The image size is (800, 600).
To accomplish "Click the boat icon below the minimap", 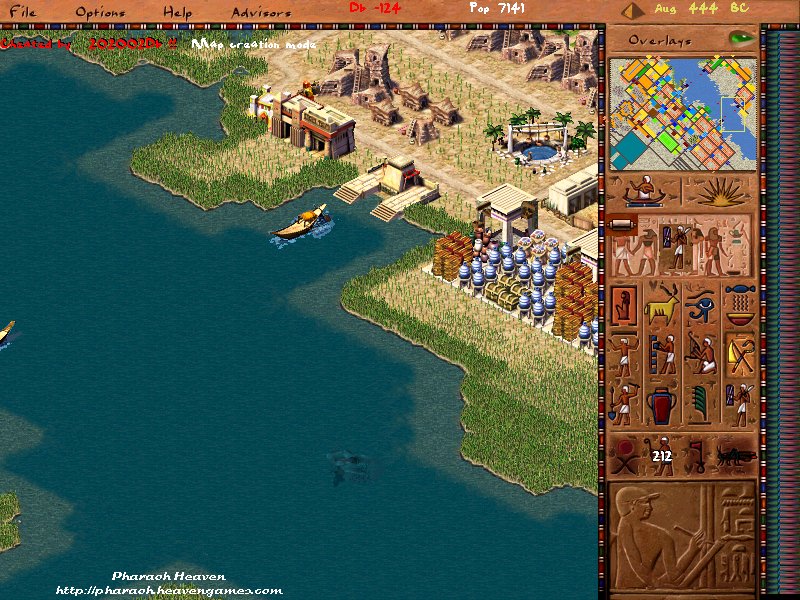I will (x=644, y=191).
